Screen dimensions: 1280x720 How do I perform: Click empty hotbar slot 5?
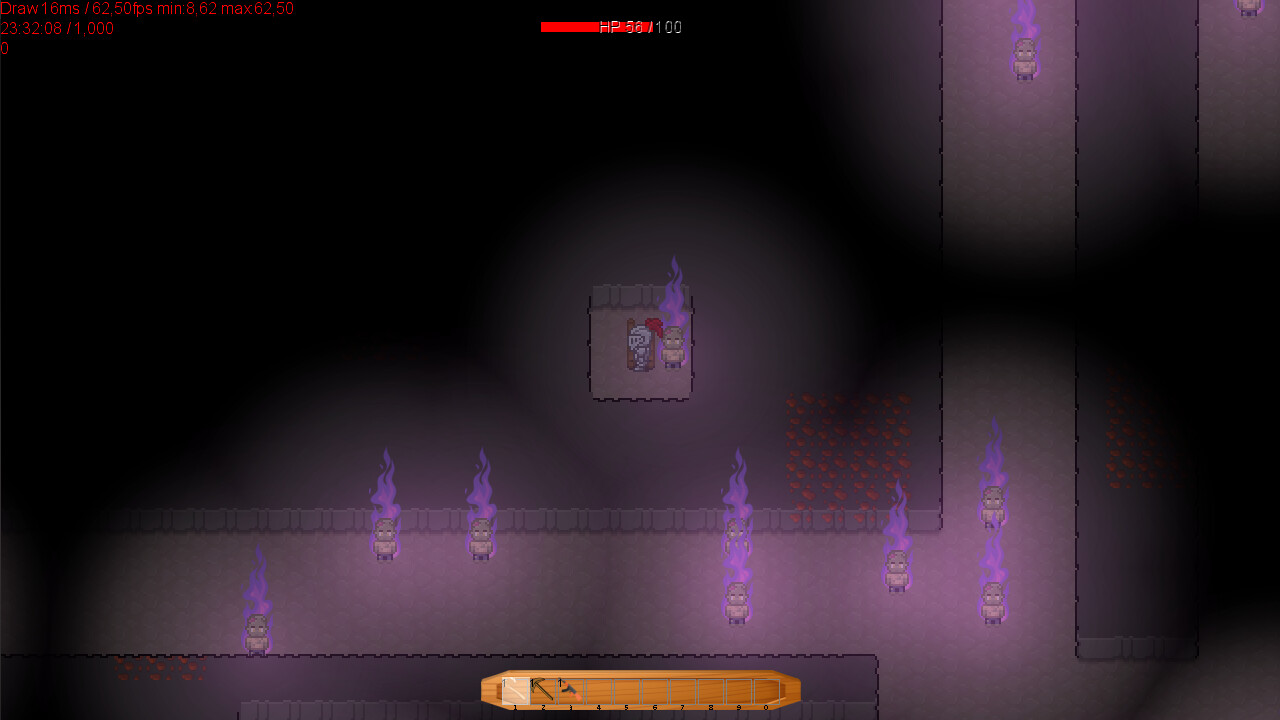coord(626,690)
